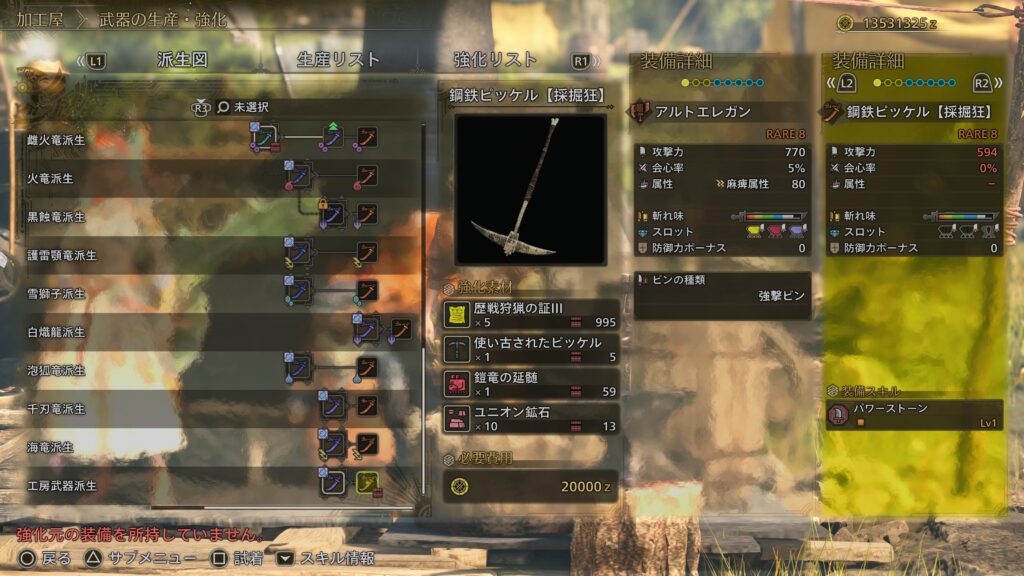Image resolution: width=1024 pixels, height=576 pixels.
Task: Select the 黒蝕竜派生 row
Action: pyautogui.click(x=57, y=217)
